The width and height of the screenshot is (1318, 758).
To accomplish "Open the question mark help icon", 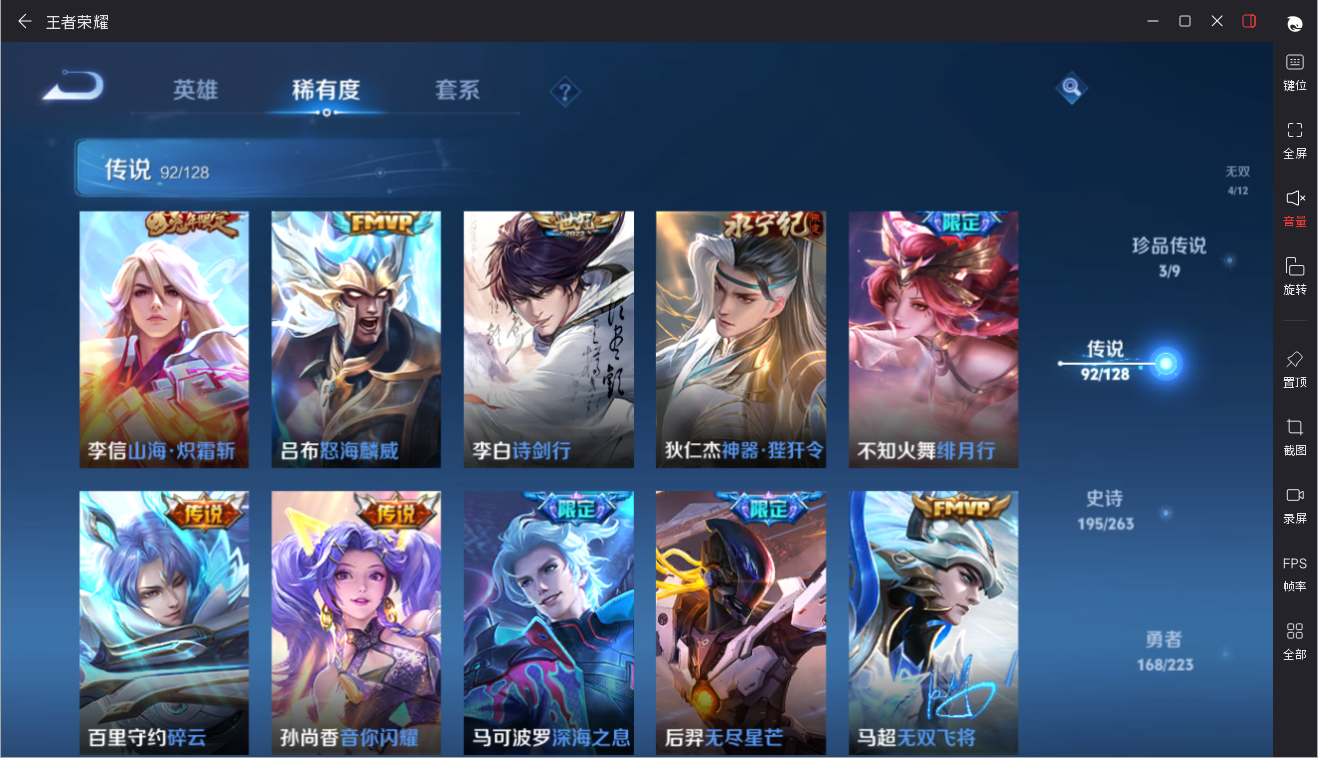I will pyautogui.click(x=565, y=93).
